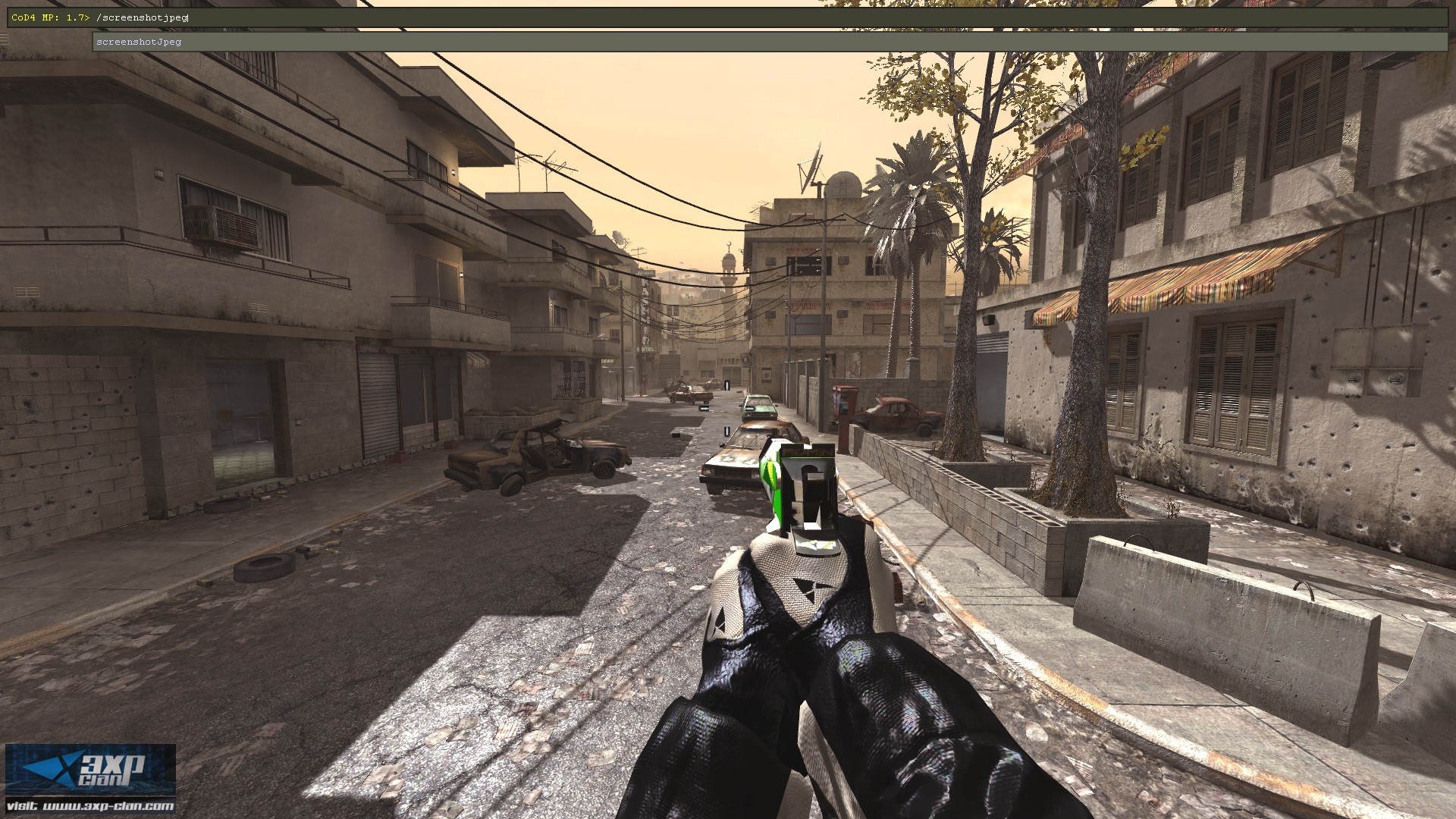The image size is (1456, 819).
Task: Select the screenshotJpeg autocomplete suggestion
Action: tap(140, 42)
